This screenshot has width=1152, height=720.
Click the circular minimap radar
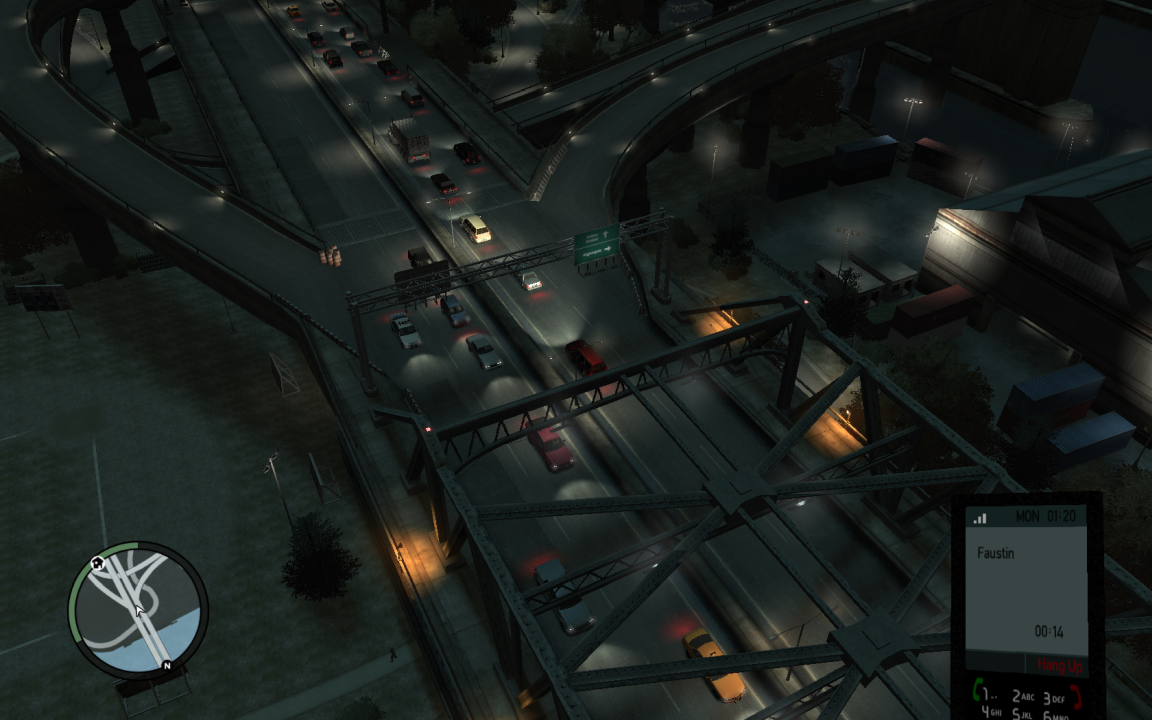[138, 608]
